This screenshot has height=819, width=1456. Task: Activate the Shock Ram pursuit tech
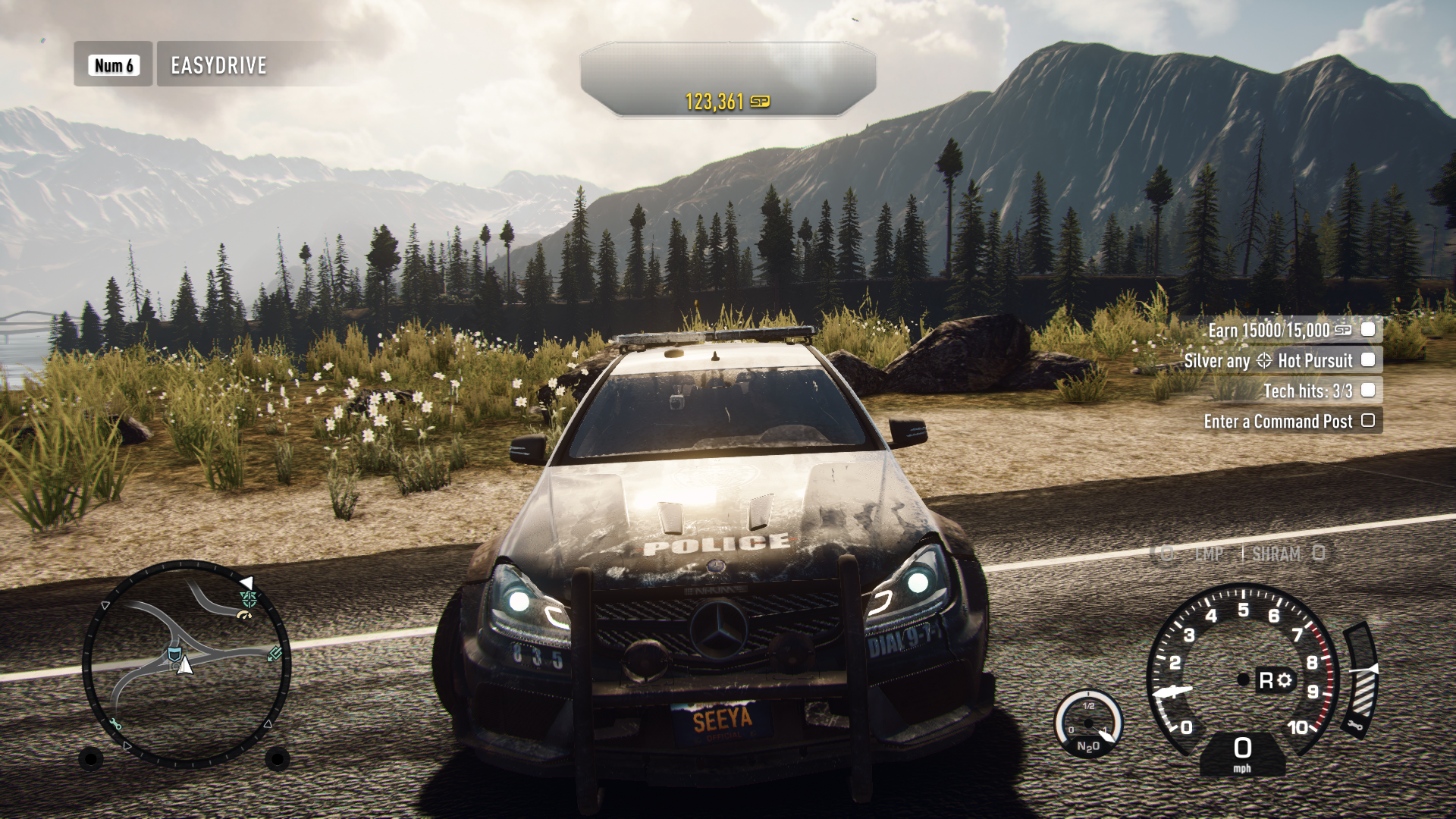[1277, 554]
